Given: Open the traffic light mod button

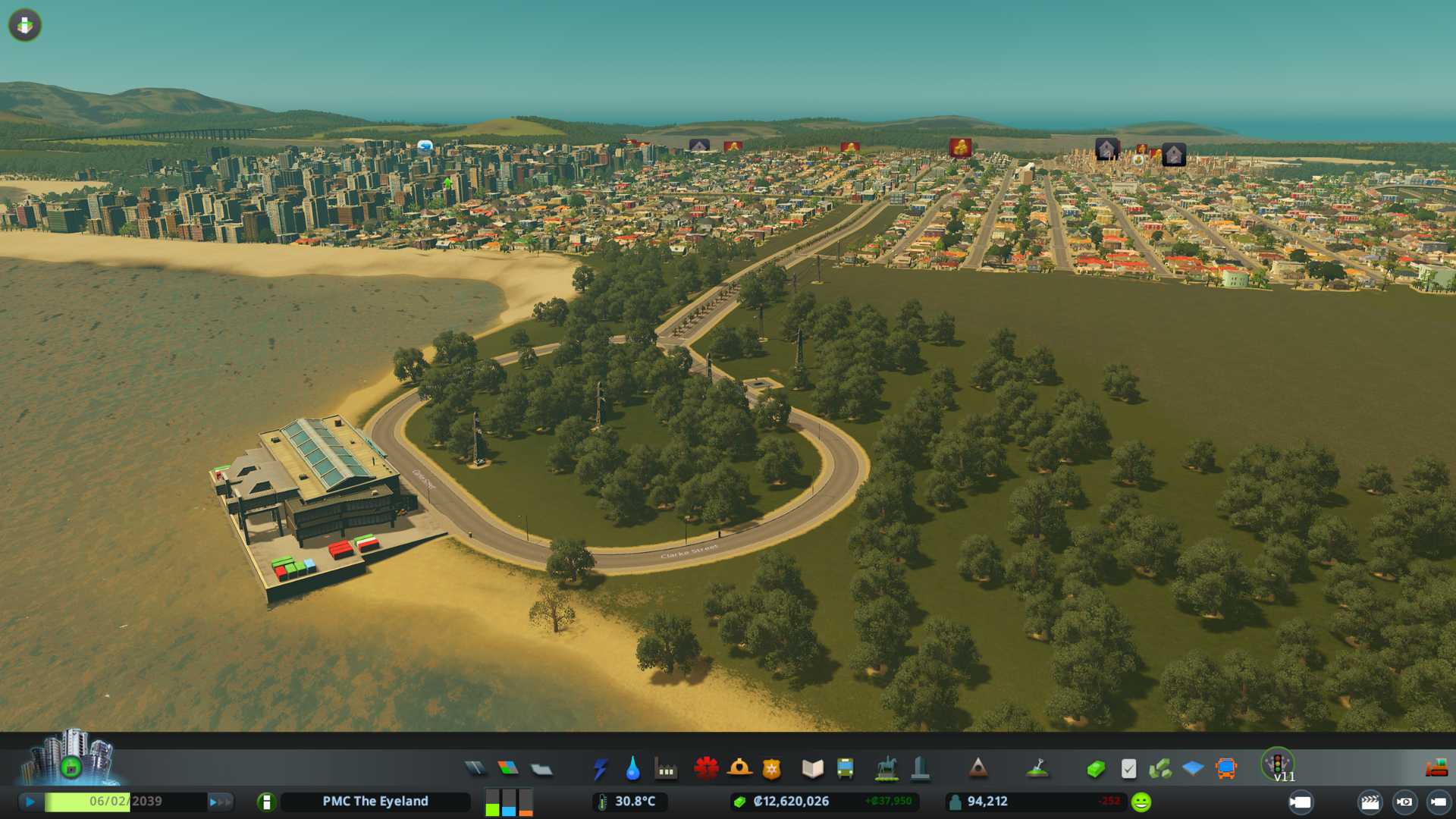Looking at the screenshot, I should click(x=1278, y=764).
